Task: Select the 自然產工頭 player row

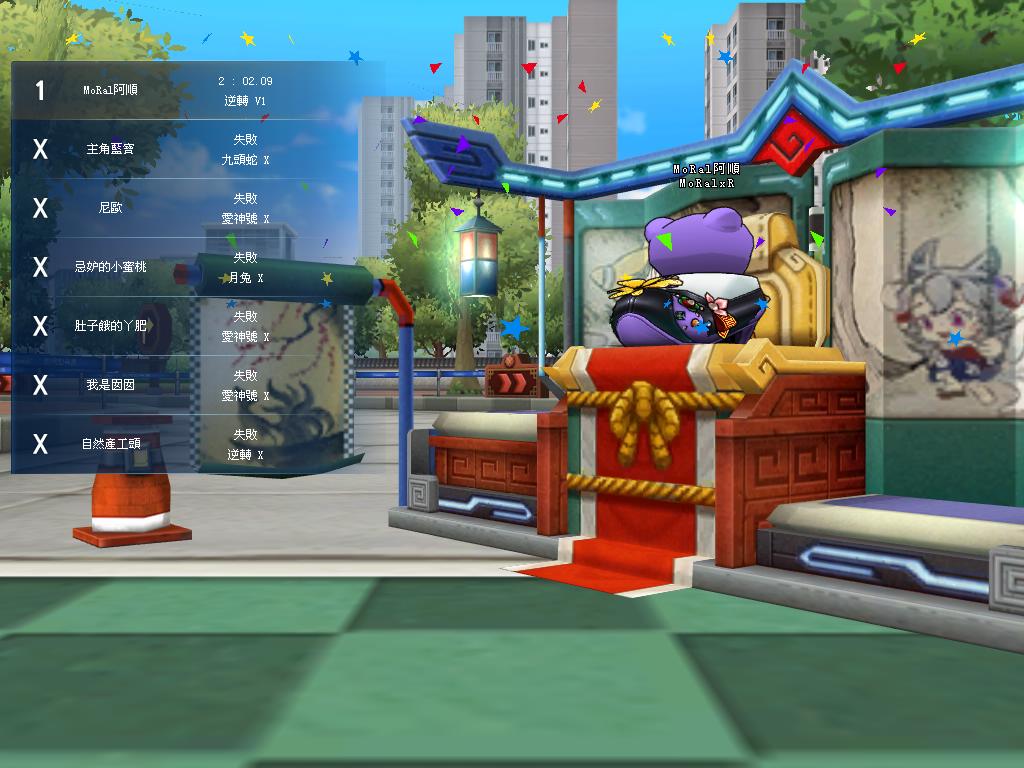Action: point(197,444)
